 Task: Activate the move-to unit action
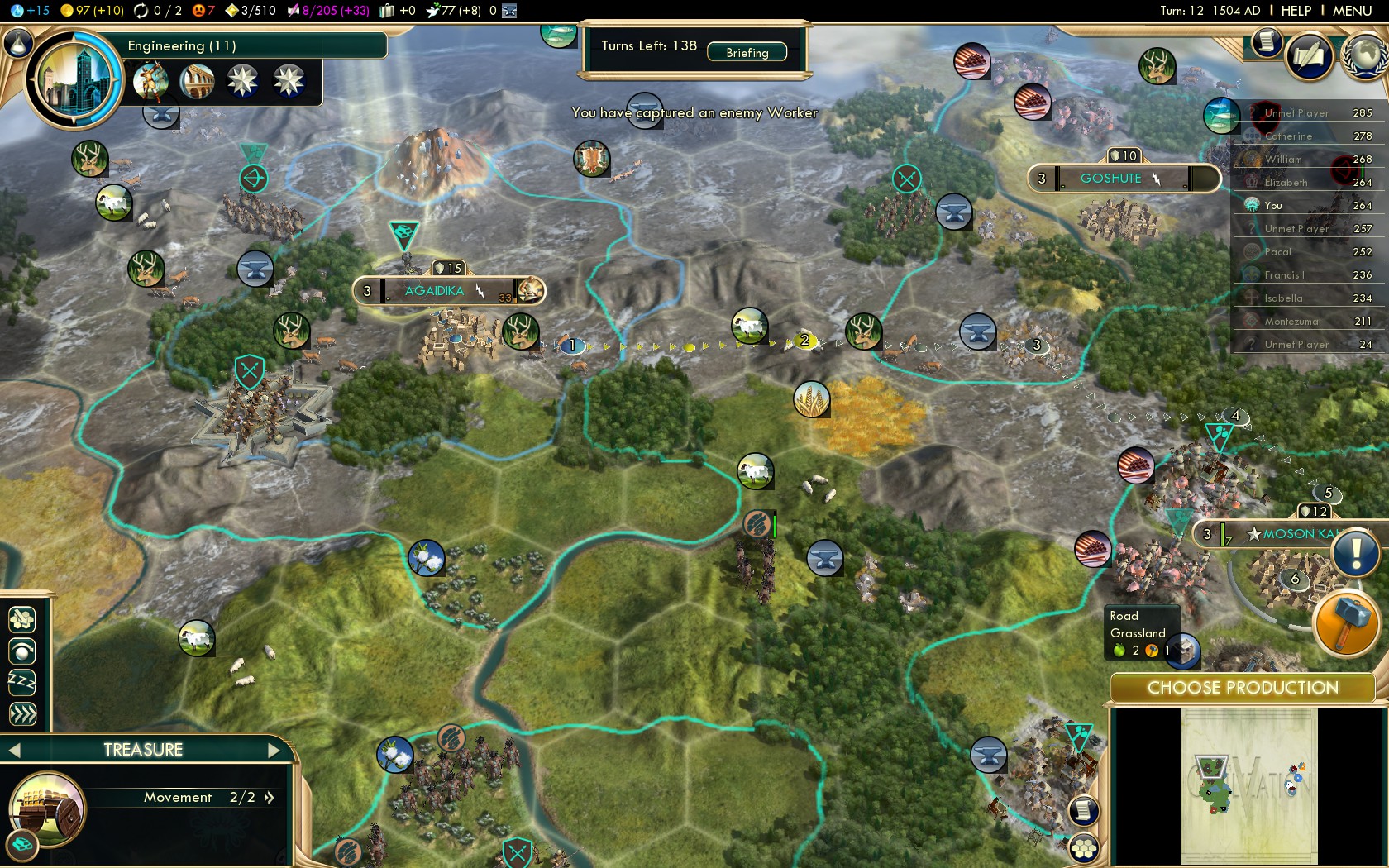pyautogui.click(x=22, y=618)
